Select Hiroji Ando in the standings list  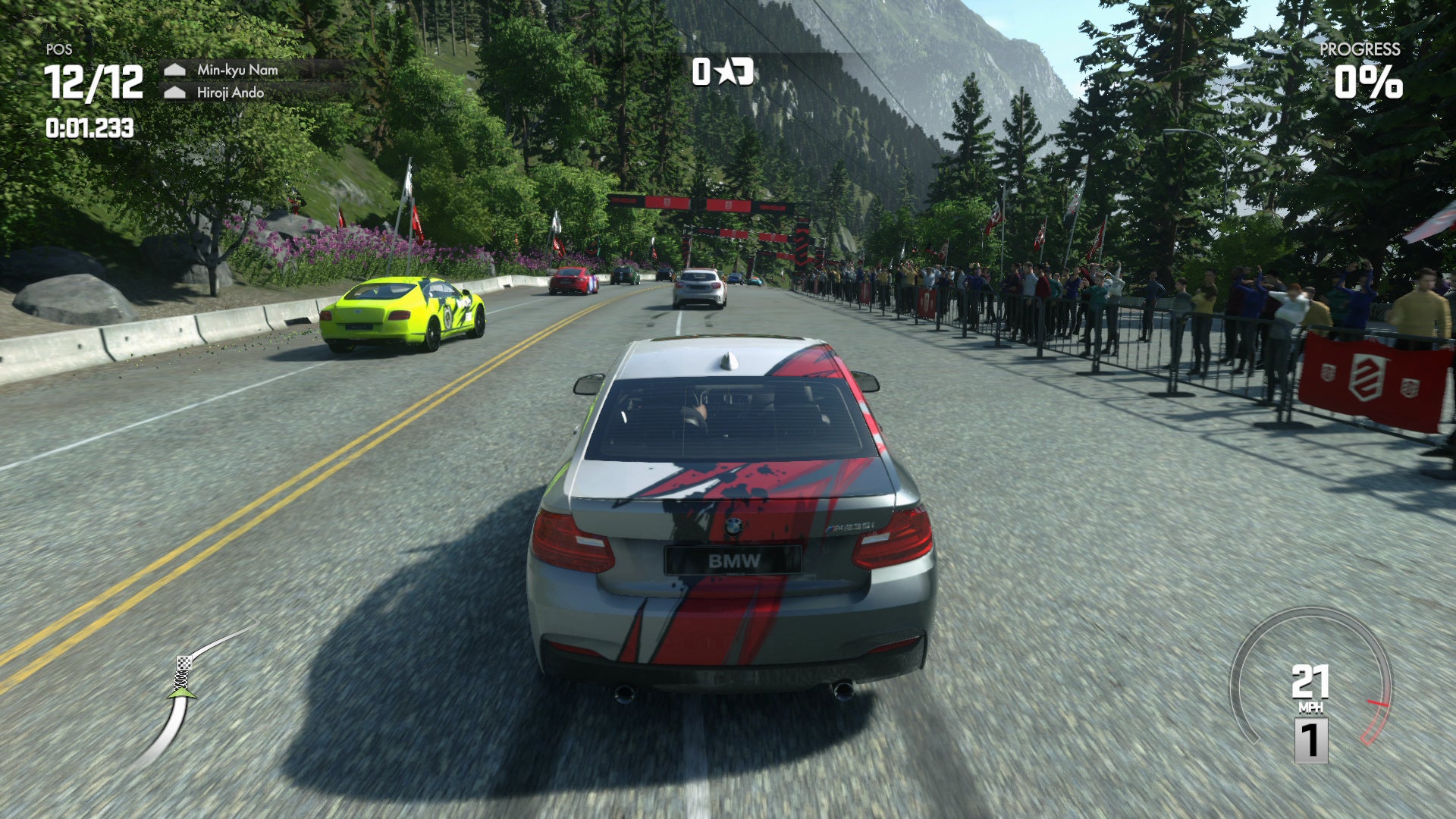click(230, 93)
